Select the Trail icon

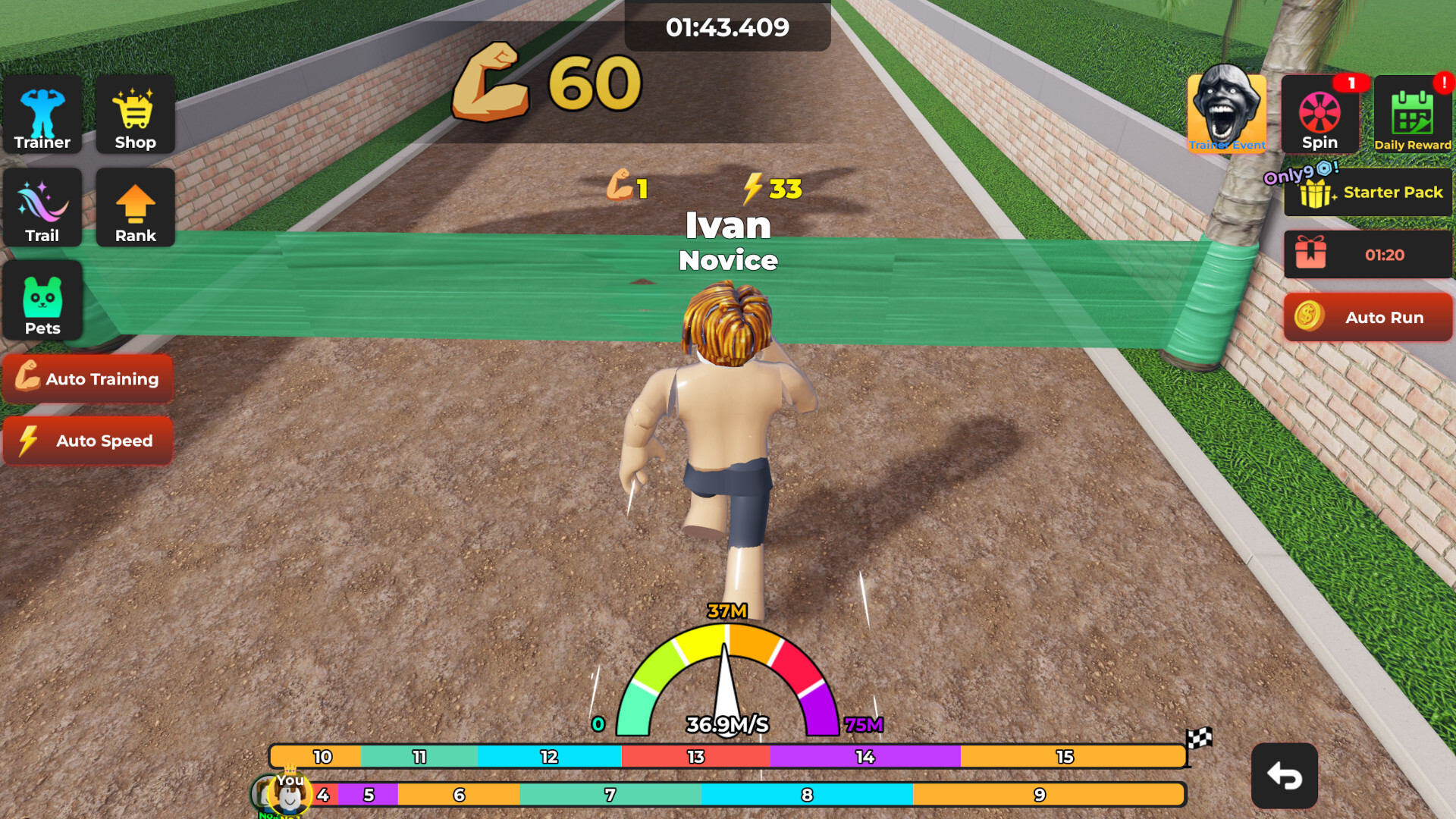pos(42,207)
